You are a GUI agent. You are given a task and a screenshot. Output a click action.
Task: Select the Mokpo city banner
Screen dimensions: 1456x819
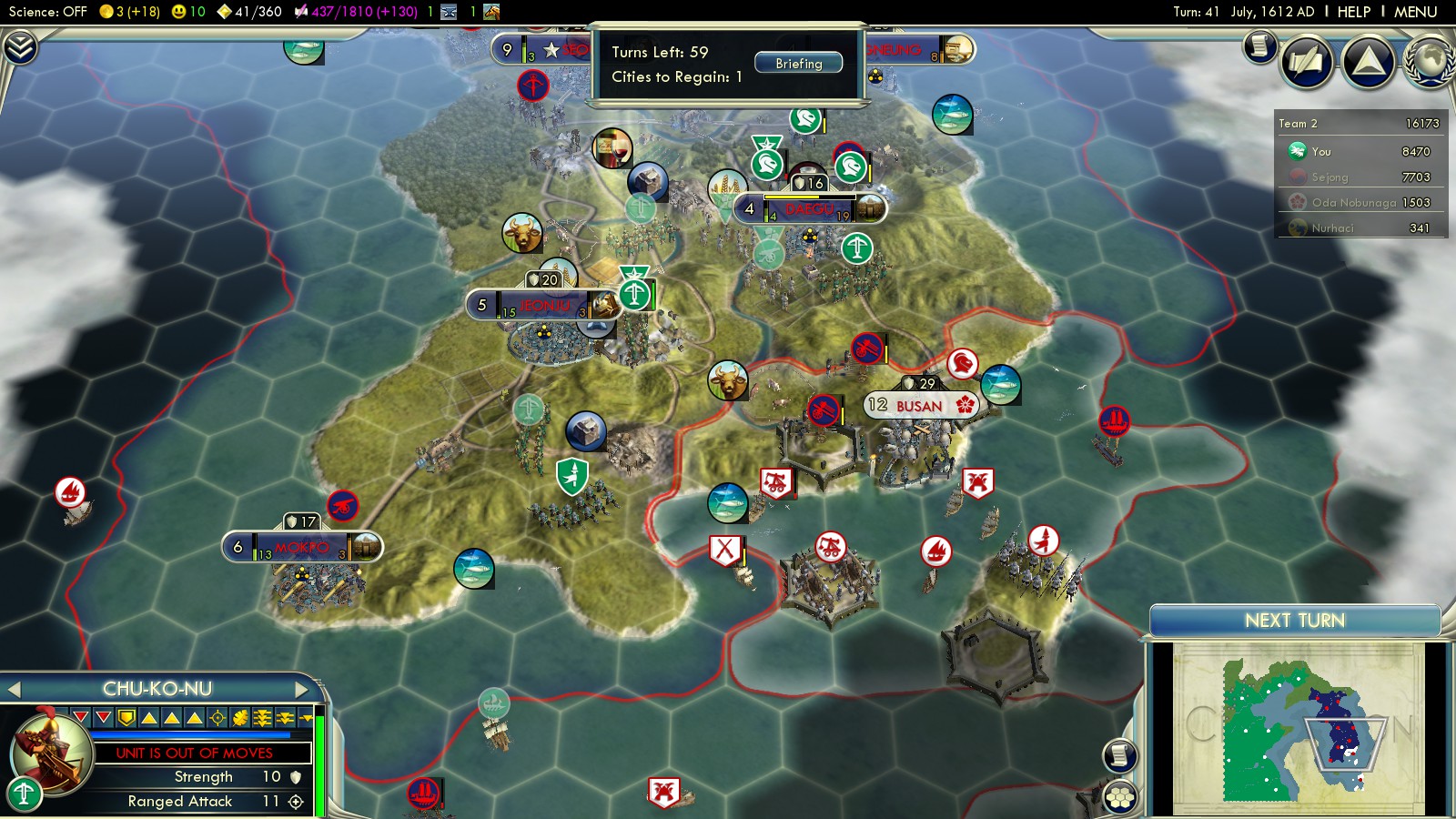point(301,547)
